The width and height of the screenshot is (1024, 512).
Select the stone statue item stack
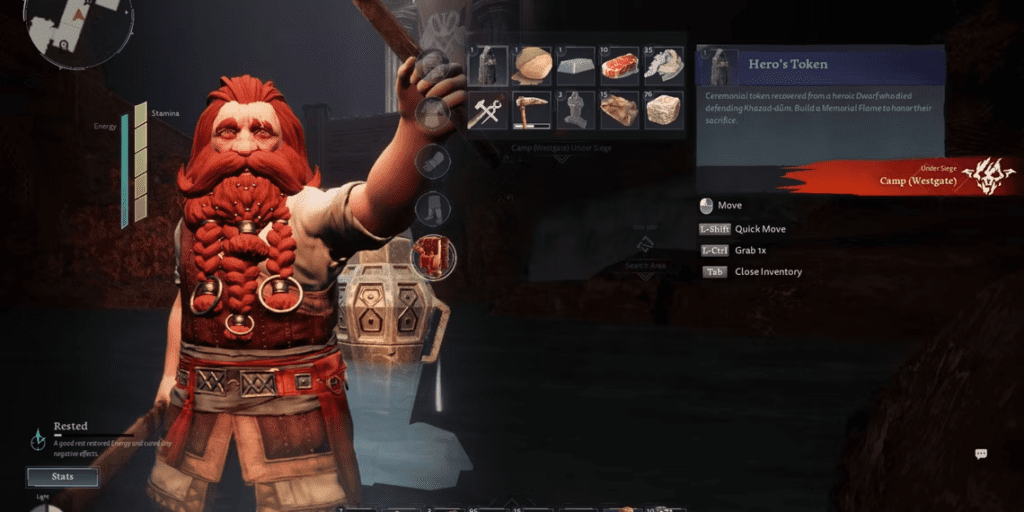pyautogui.click(x=575, y=109)
